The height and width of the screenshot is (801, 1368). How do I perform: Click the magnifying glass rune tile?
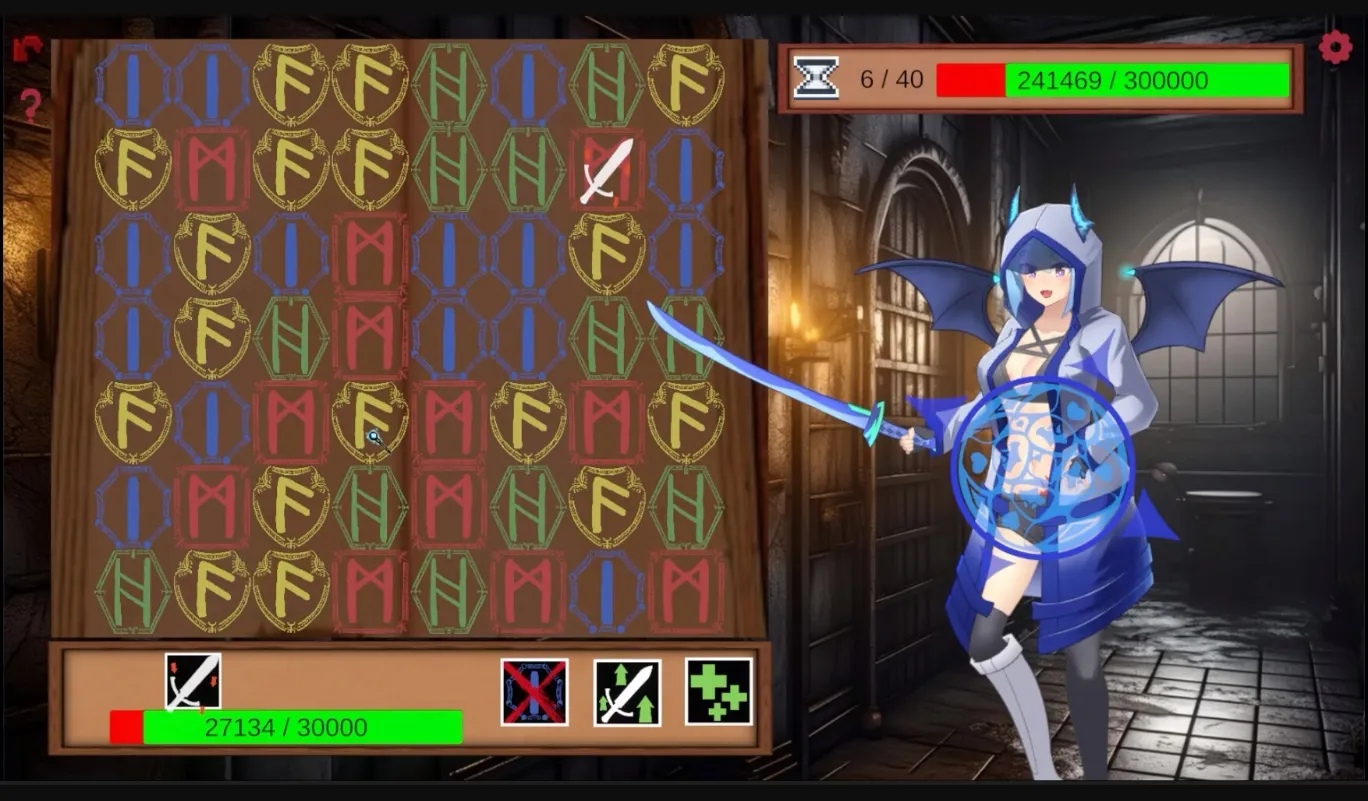tap(370, 420)
